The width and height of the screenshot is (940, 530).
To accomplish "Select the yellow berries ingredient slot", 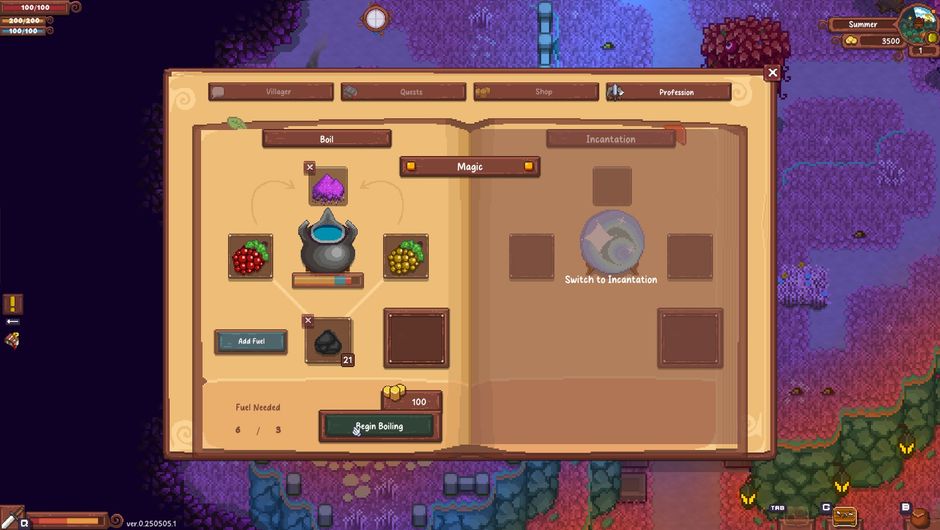I will [405, 257].
